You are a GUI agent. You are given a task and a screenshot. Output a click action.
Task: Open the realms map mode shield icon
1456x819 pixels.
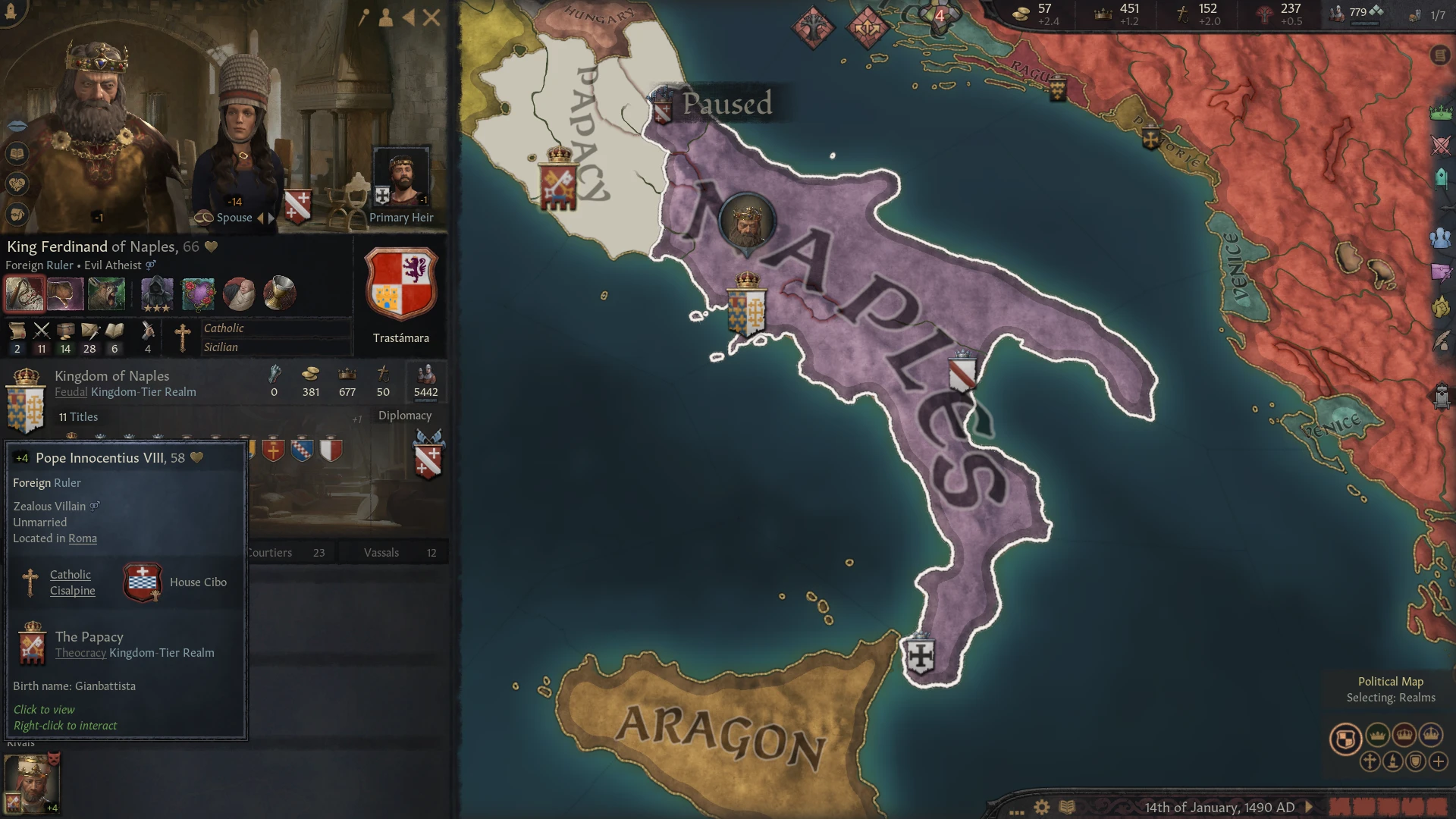point(1347,739)
